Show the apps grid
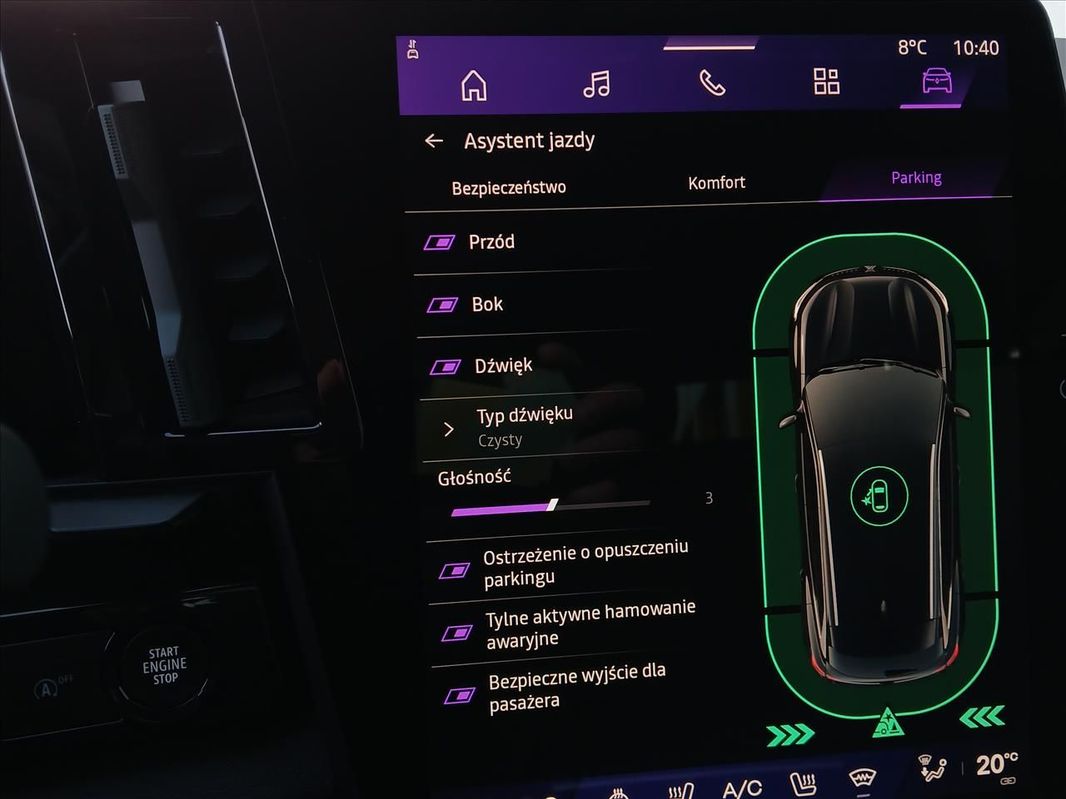 click(827, 81)
